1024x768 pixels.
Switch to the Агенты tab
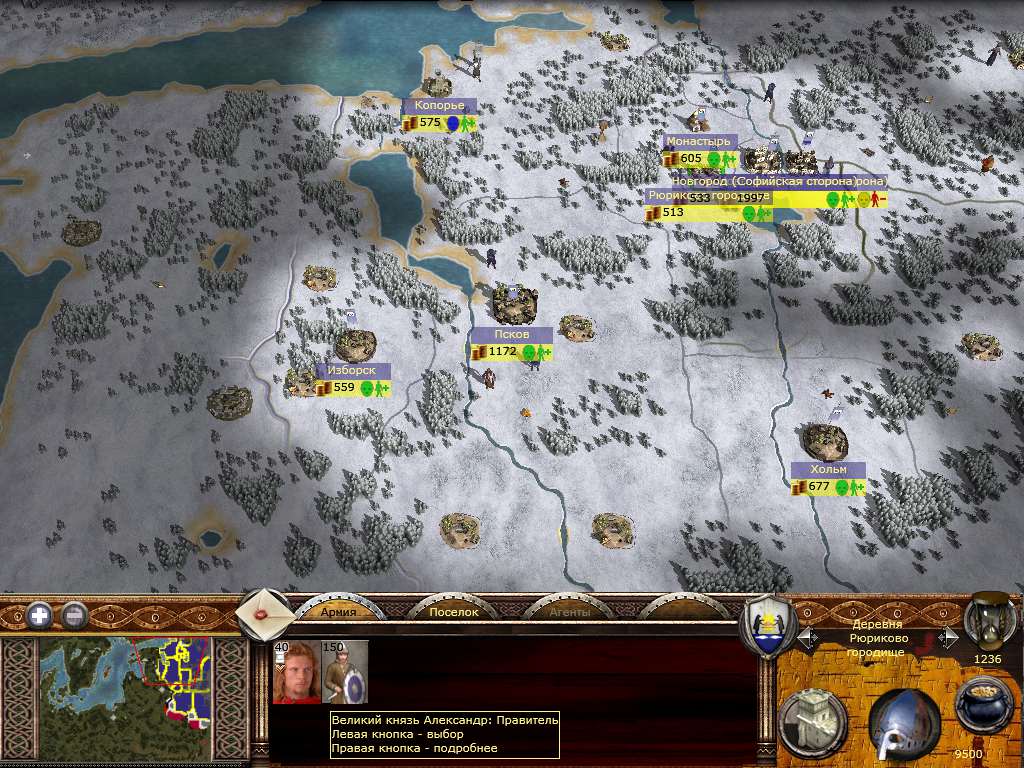pyautogui.click(x=569, y=611)
